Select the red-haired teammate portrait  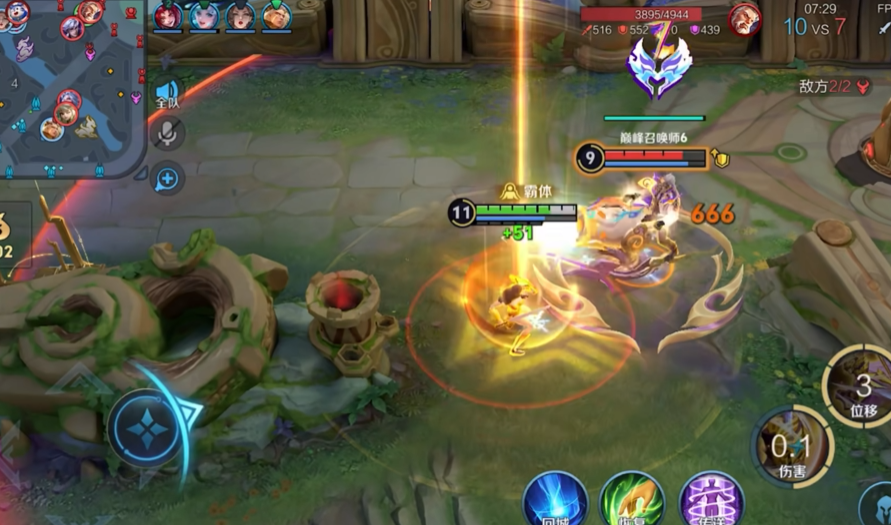168,15
